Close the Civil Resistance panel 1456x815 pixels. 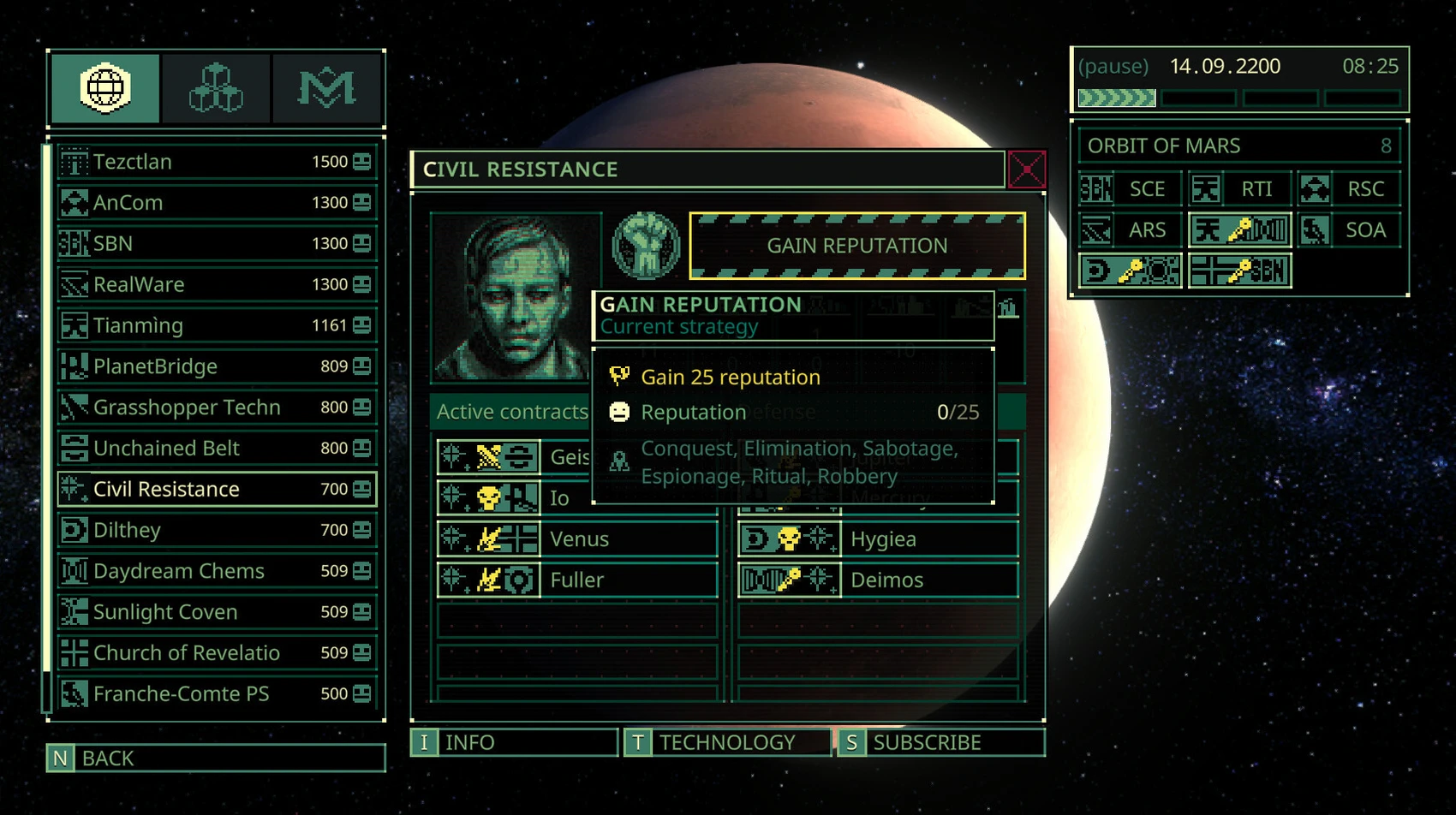point(1026,169)
